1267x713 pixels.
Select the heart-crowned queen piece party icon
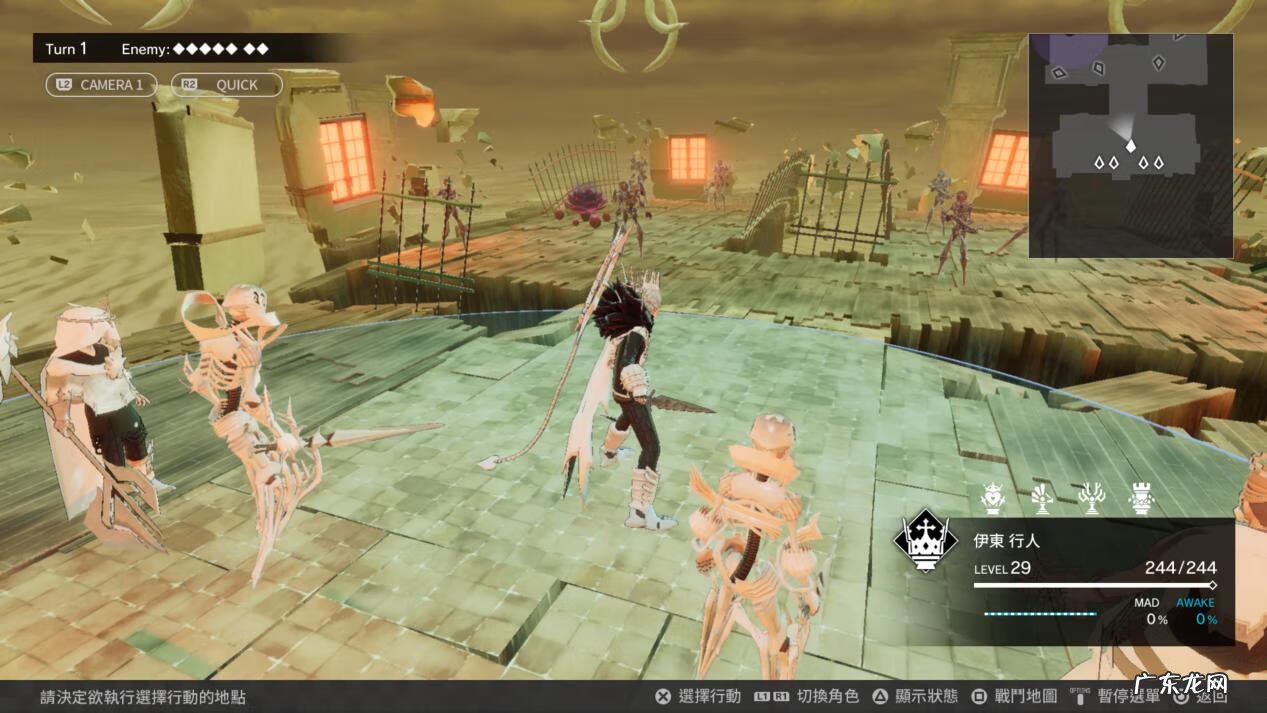[993, 497]
